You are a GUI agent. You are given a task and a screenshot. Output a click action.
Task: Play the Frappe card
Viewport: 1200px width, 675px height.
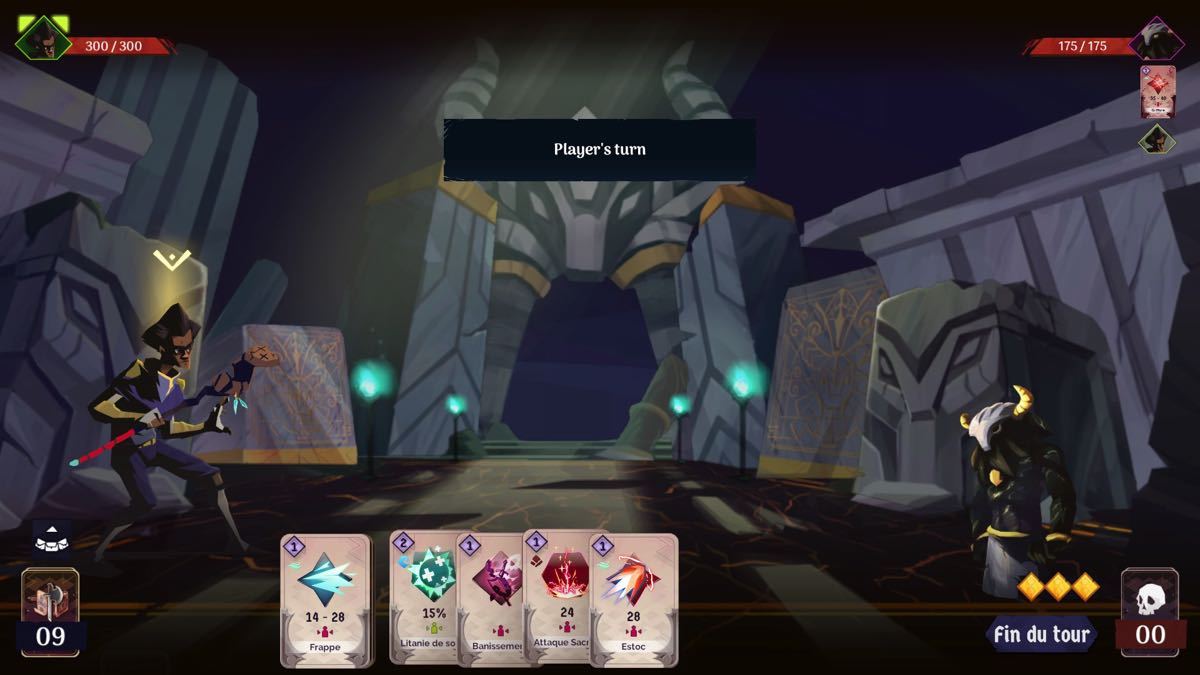coord(325,598)
